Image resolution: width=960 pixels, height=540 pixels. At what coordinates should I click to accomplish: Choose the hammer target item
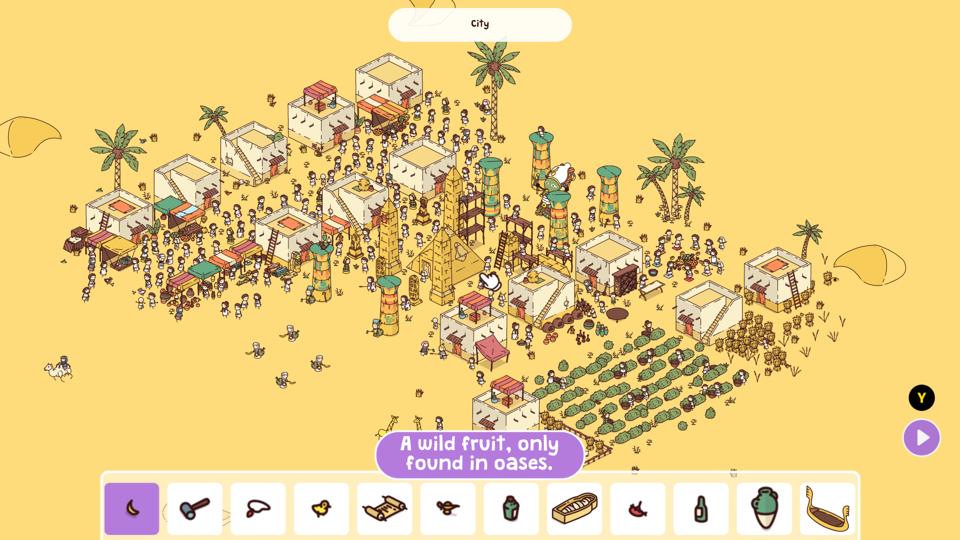click(x=195, y=509)
